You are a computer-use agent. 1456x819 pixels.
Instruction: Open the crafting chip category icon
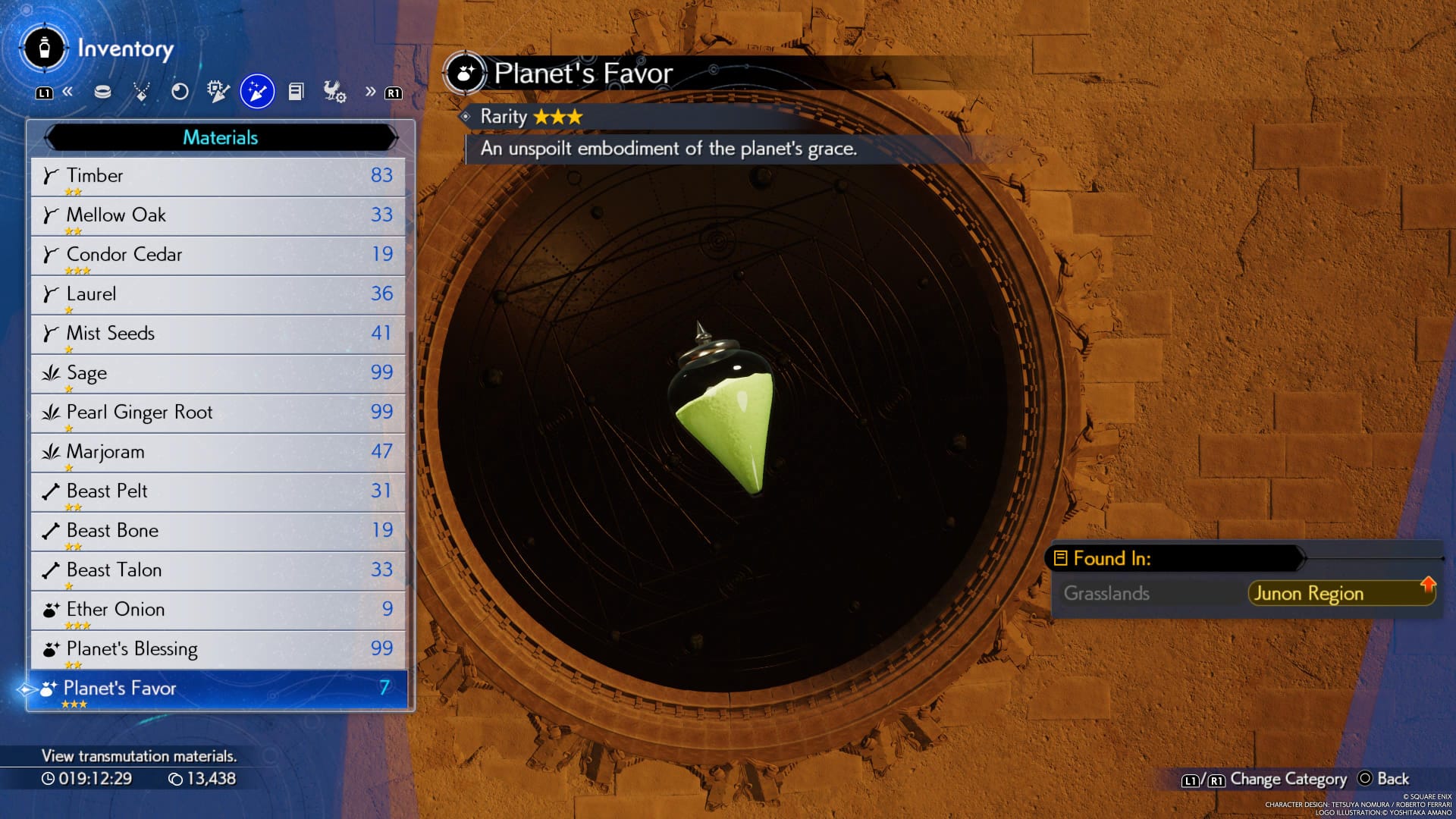pos(219,92)
